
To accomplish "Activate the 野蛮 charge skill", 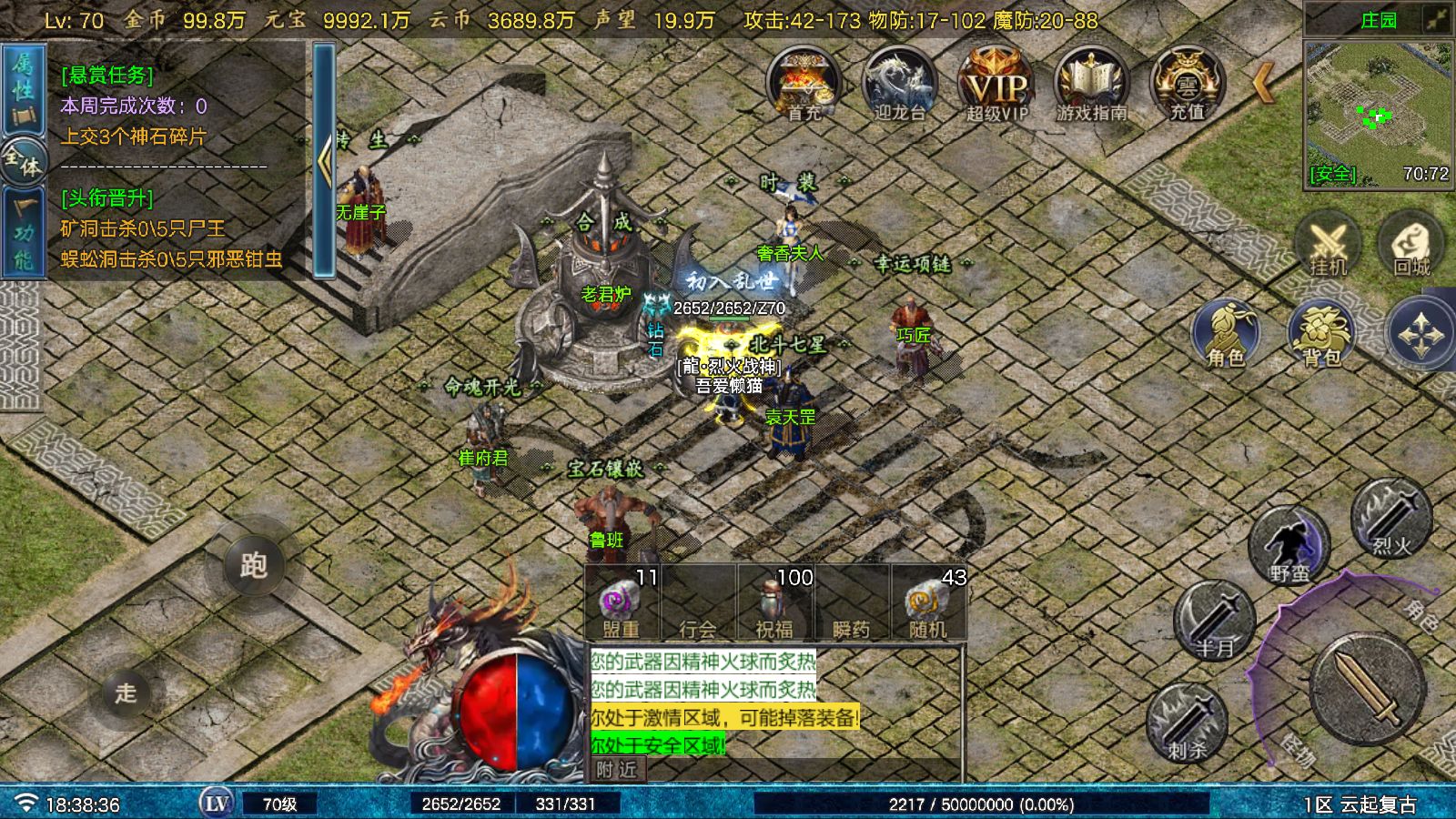I will coord(1289,548).
